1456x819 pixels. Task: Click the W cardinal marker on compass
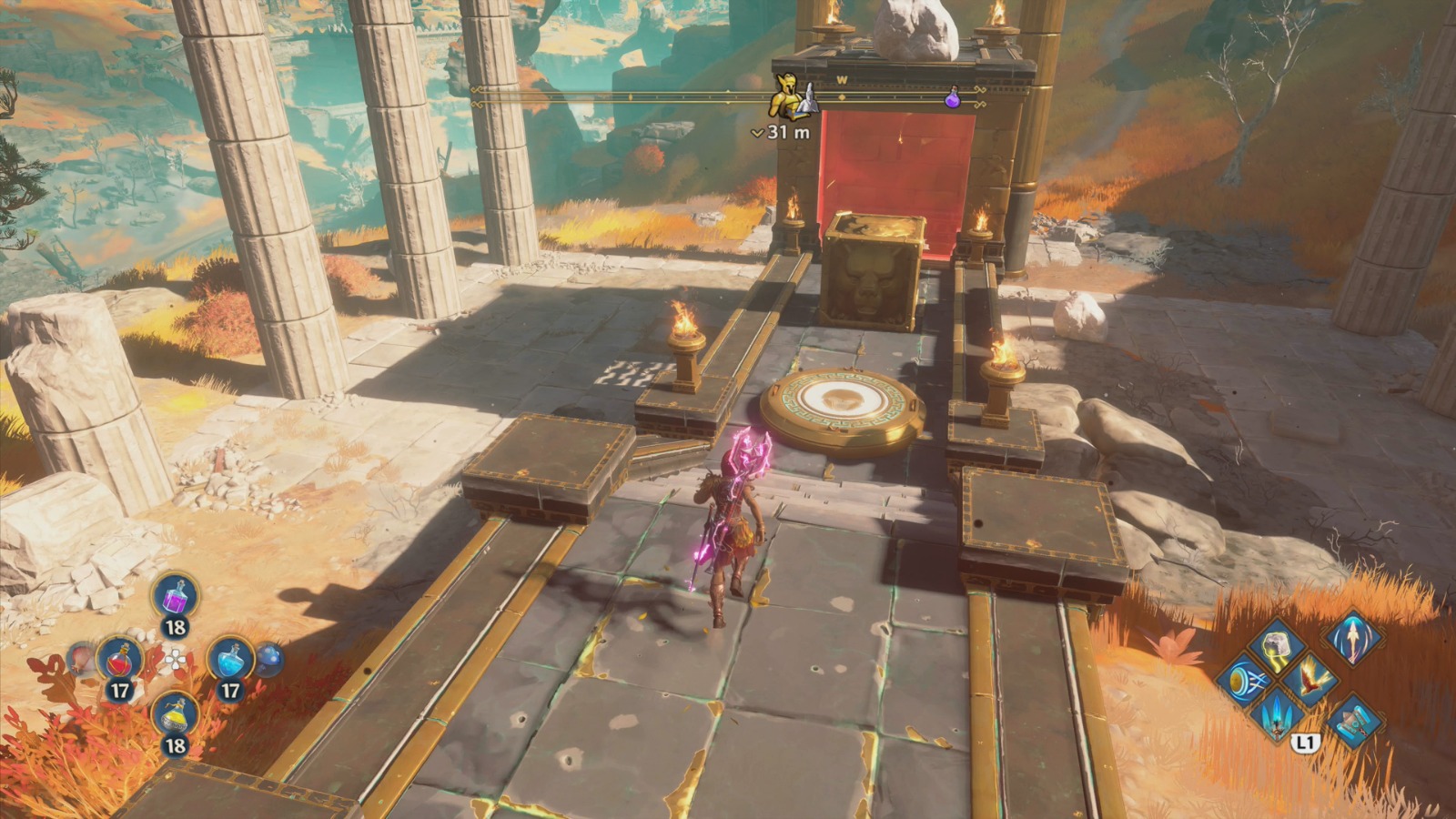(842, 78)
